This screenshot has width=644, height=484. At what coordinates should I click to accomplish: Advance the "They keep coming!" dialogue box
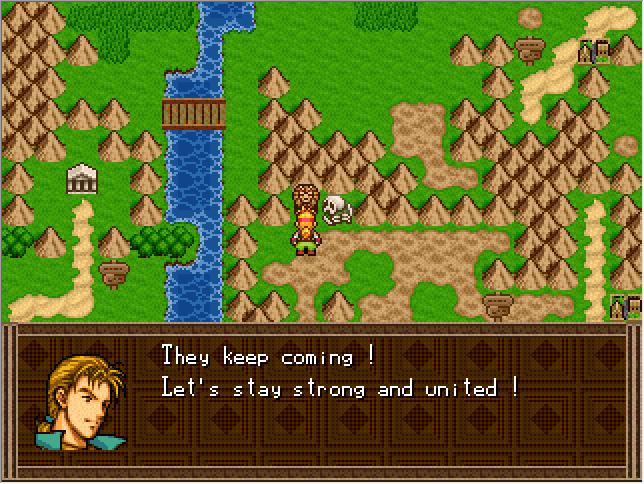coord(340,400)
